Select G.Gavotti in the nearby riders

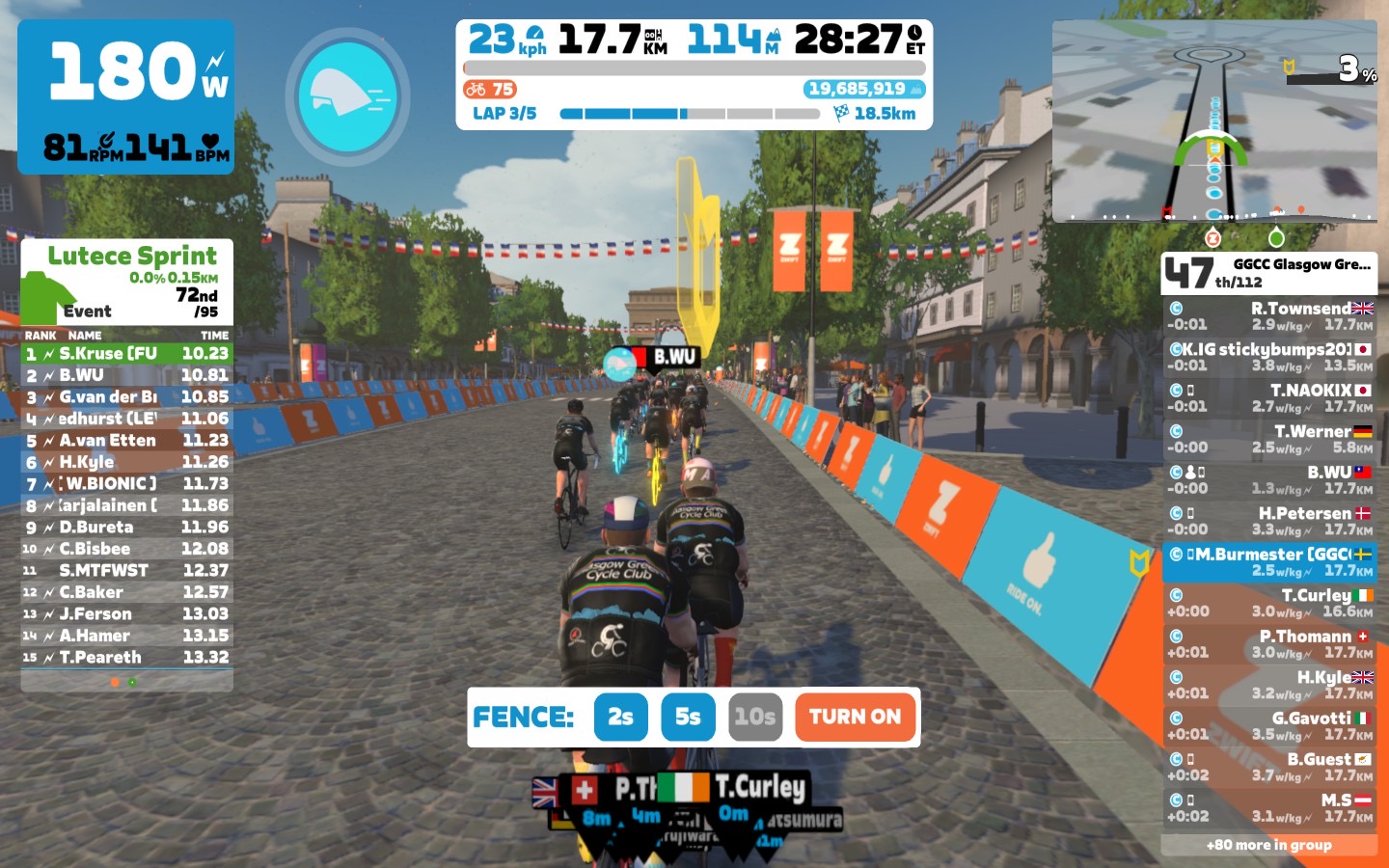pos(1269,725)
